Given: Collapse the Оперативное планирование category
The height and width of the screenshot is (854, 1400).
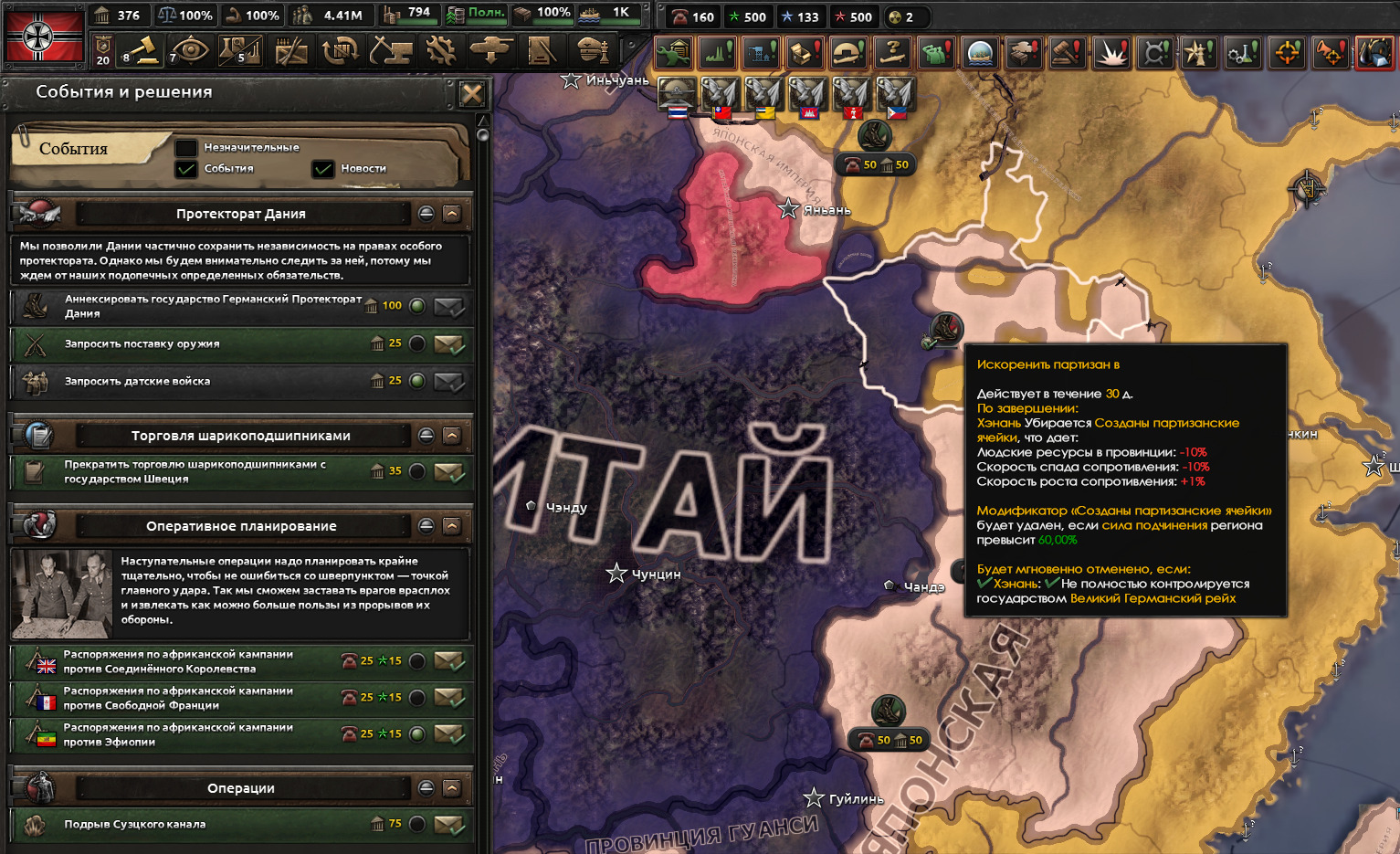Looking at the screenshot, I should [451, 526].
